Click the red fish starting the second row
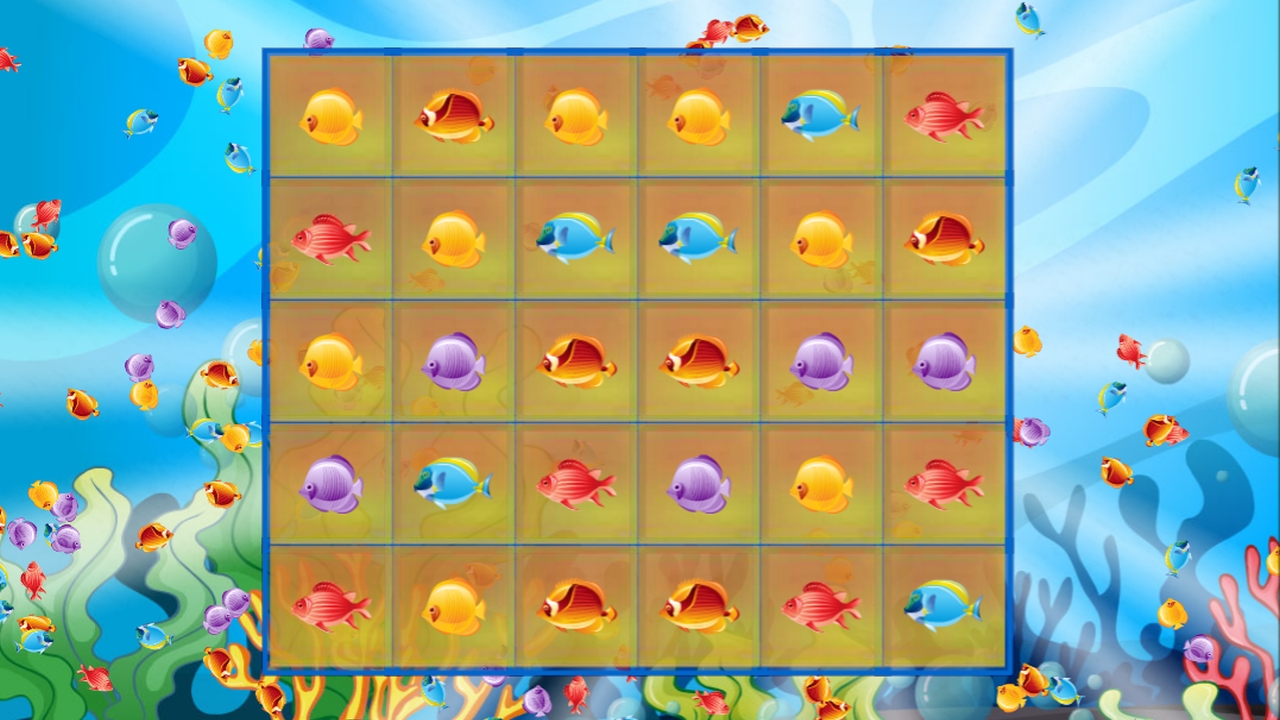This screenshot has width=1280, height=720. click(x=330, y=240)
